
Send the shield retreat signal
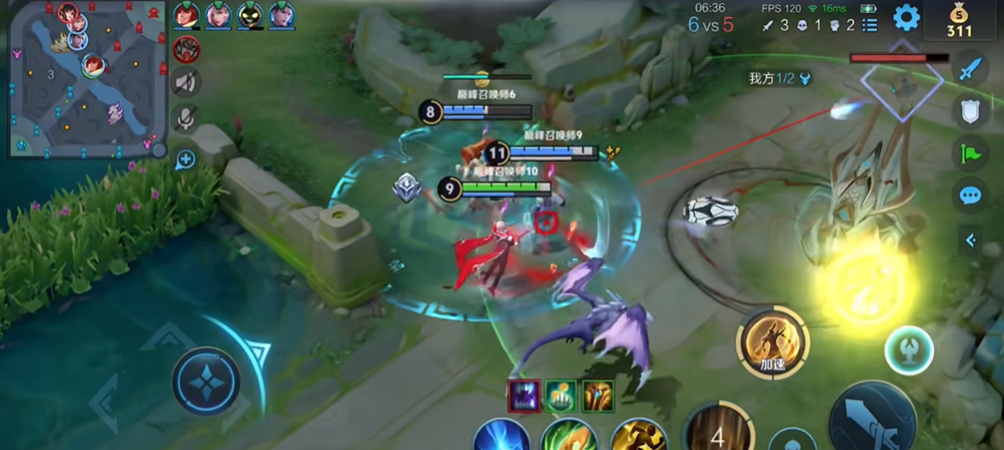click(970, 111)
